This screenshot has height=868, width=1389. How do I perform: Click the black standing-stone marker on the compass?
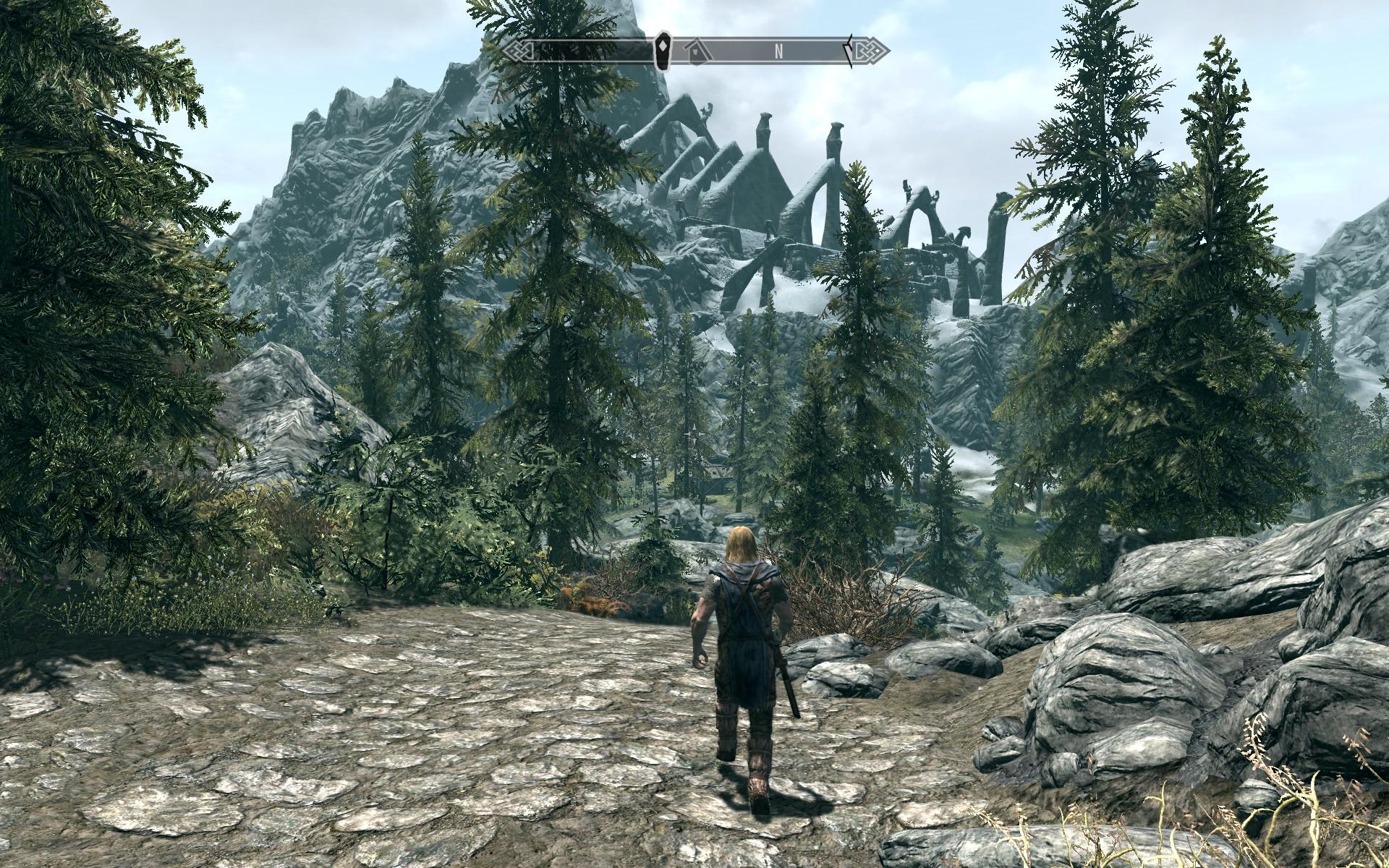pyautogui.click(x=662, y=49)
